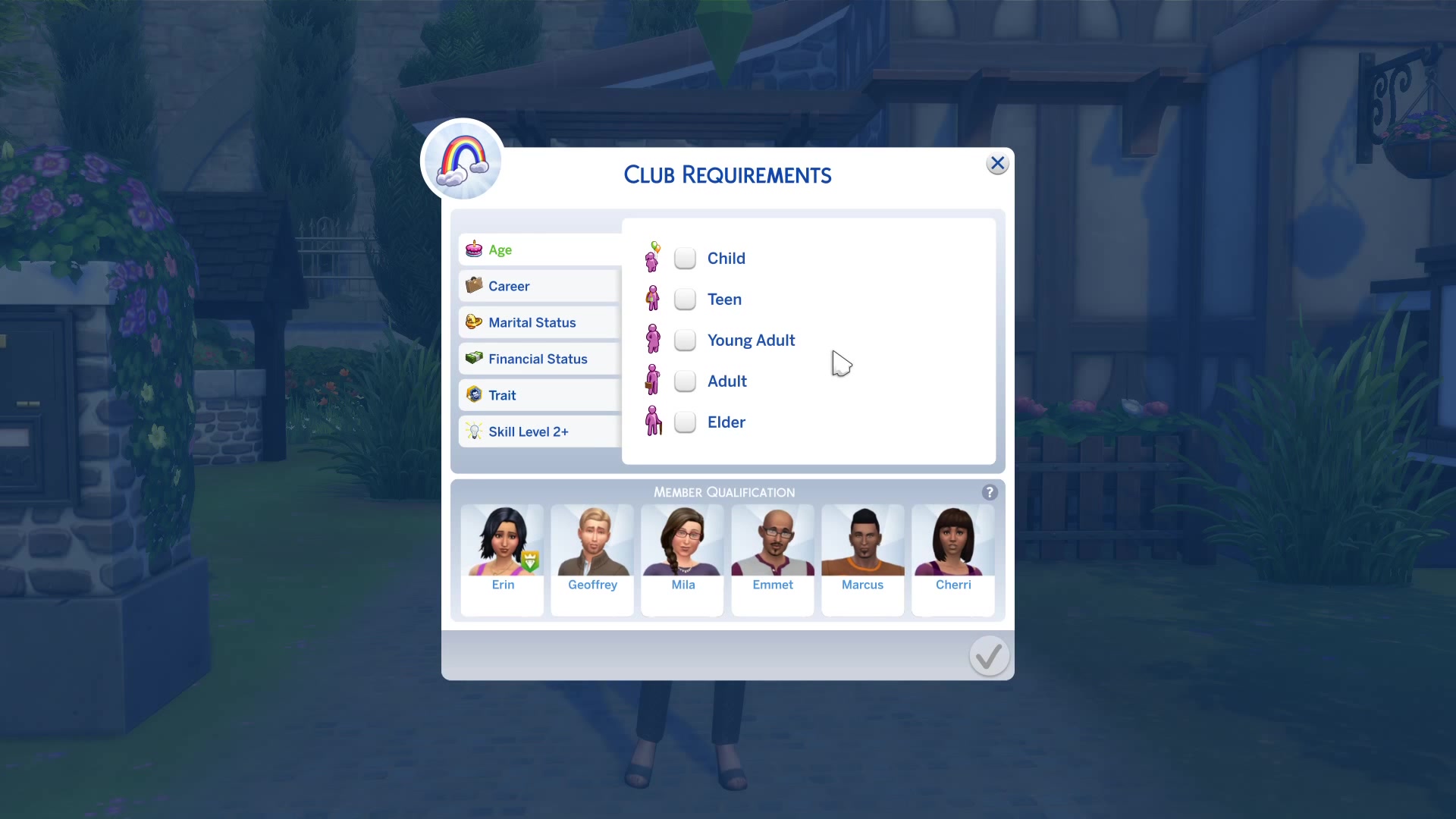Open the Skill Level 2+ tab
The width and height of the screenshot is (1456, 819).
[540, 431]
